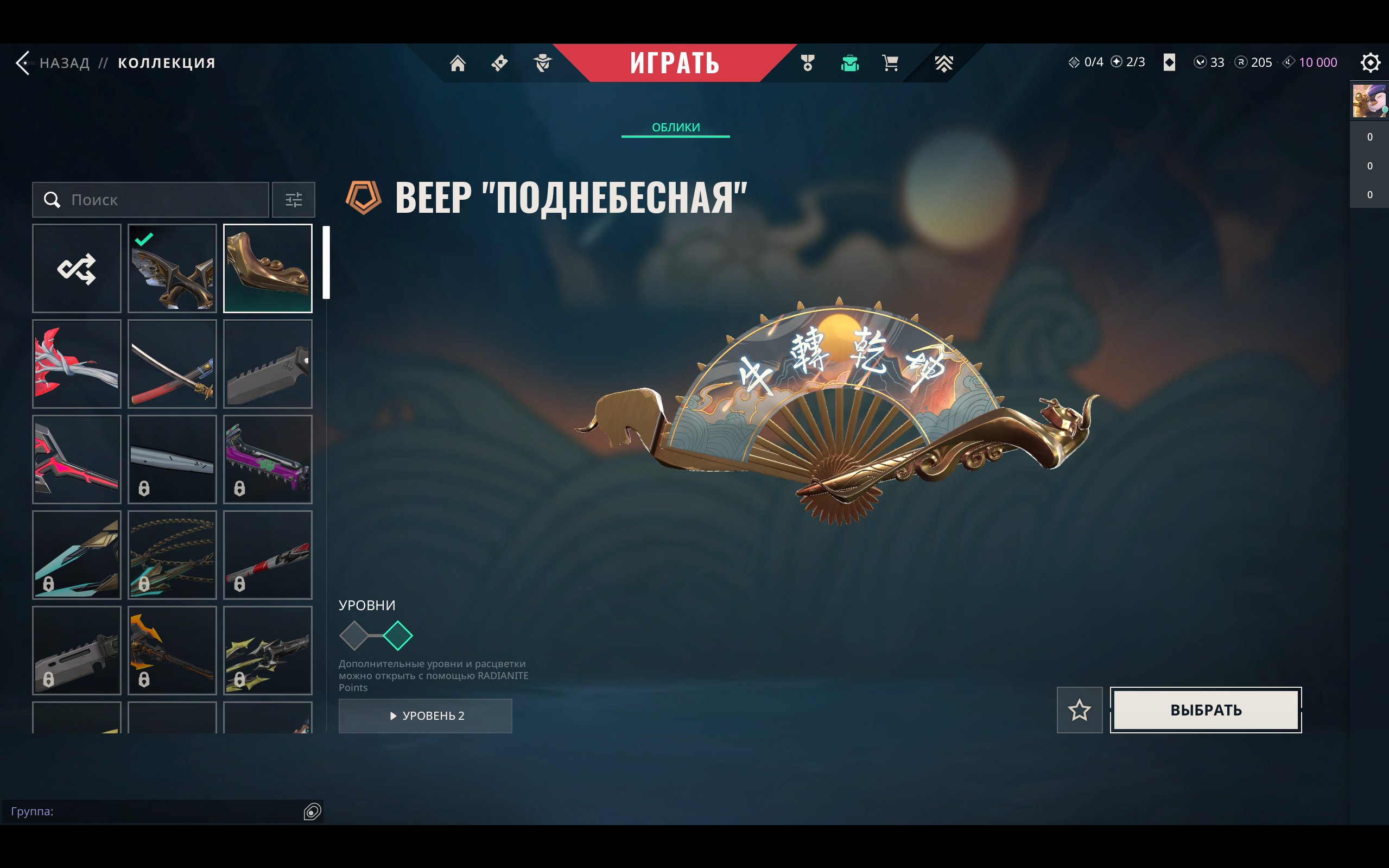This screenshot has height=868, width=1389.
Task: Pick the red katana skin thumbnail
Action: click(x=172, y=364)
